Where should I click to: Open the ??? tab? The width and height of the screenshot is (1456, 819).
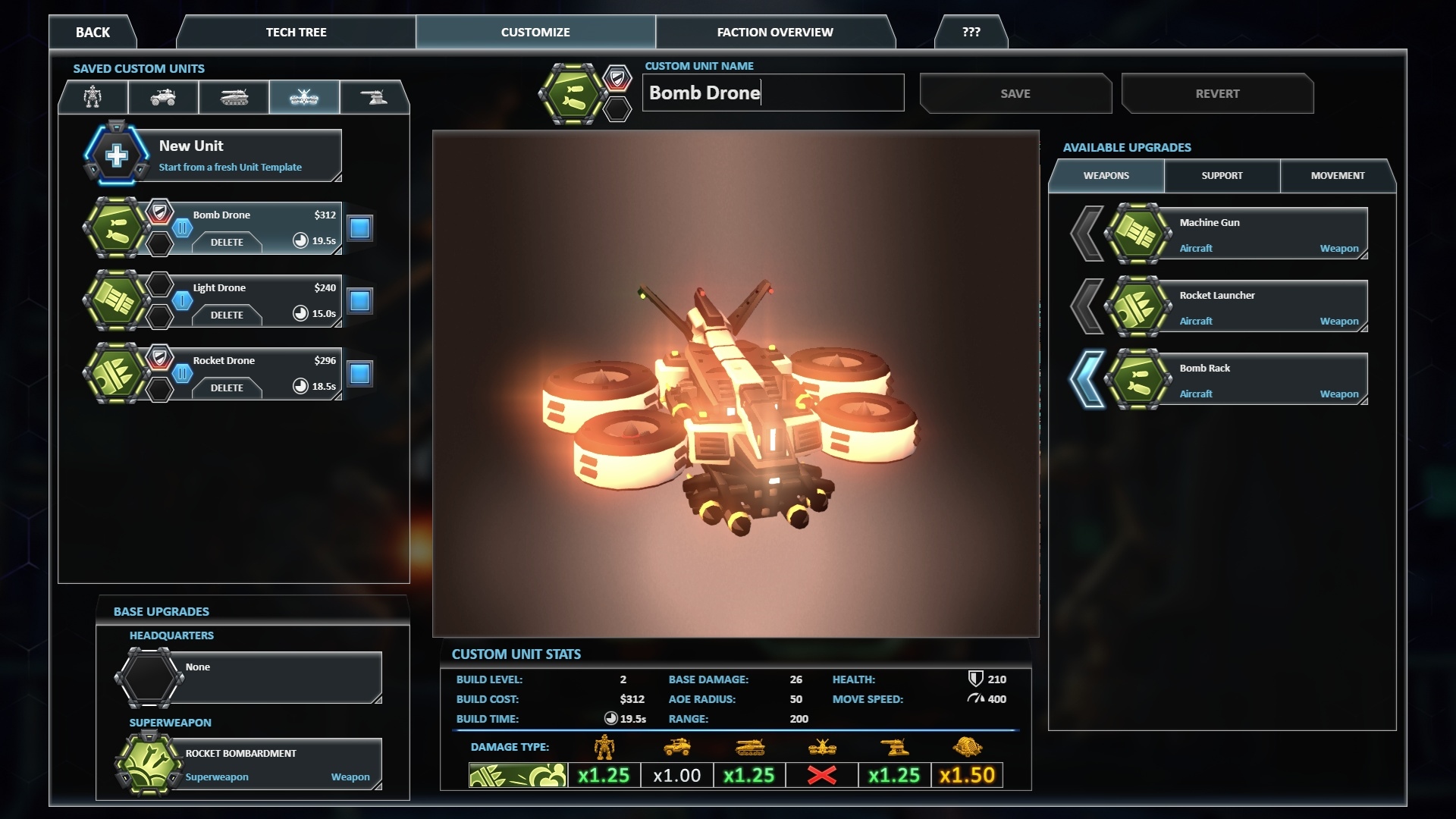tap(971, 32)
